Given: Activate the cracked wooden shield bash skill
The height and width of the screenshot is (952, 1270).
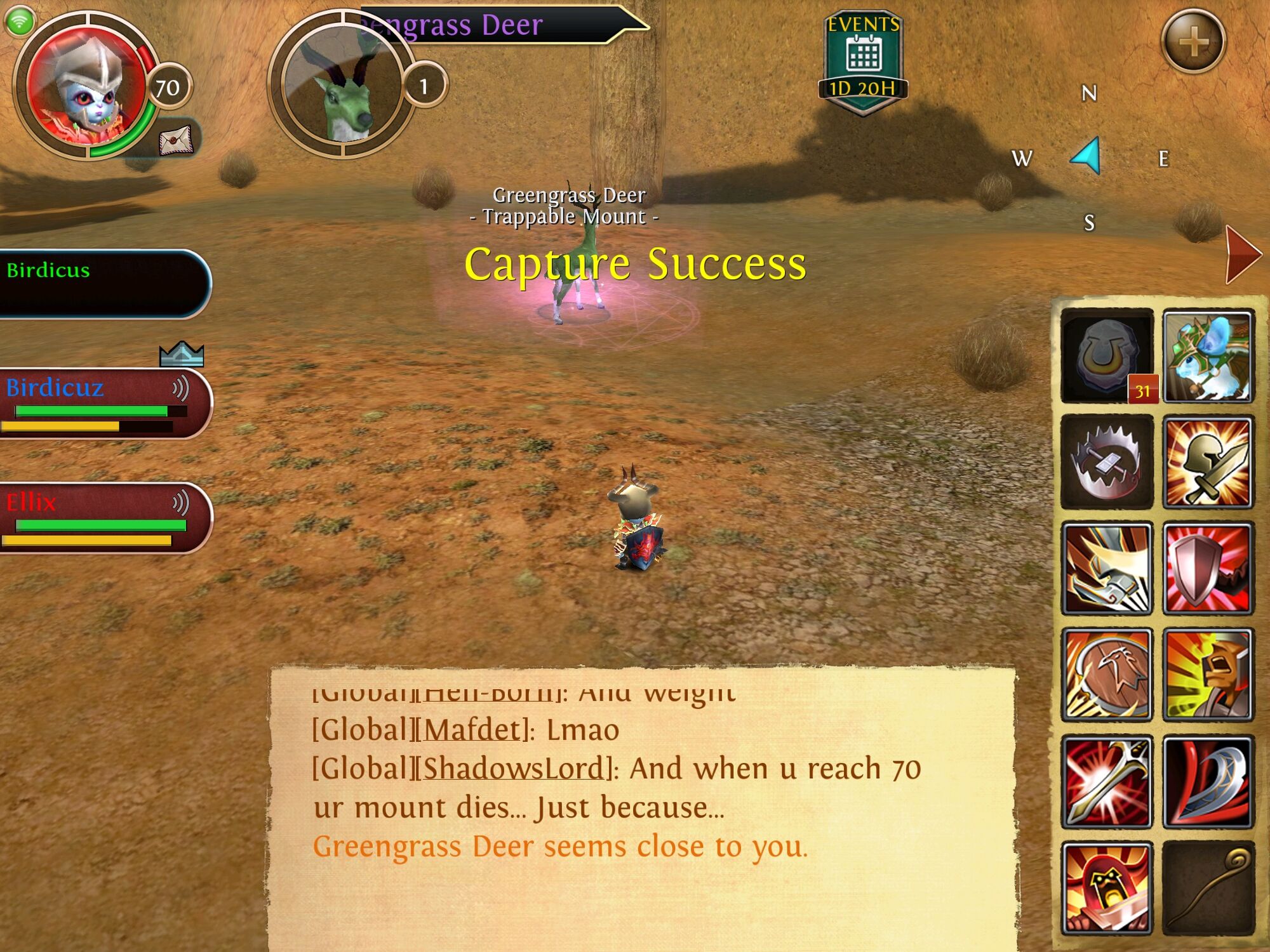Looking at the screenshot, I should (x=1107, y=675).
